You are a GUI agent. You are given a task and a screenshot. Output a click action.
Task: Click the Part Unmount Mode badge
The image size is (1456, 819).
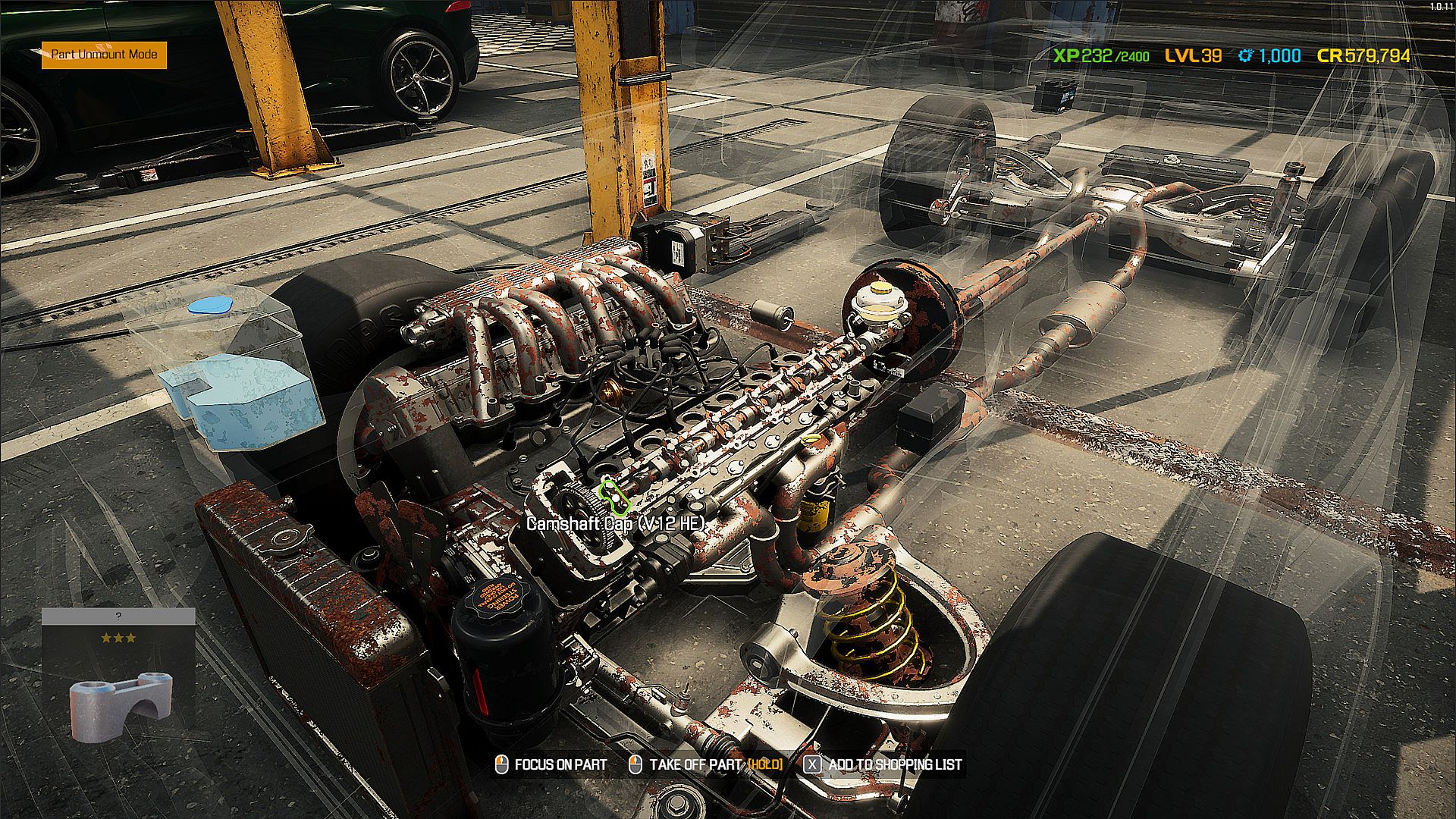(104, 55)
